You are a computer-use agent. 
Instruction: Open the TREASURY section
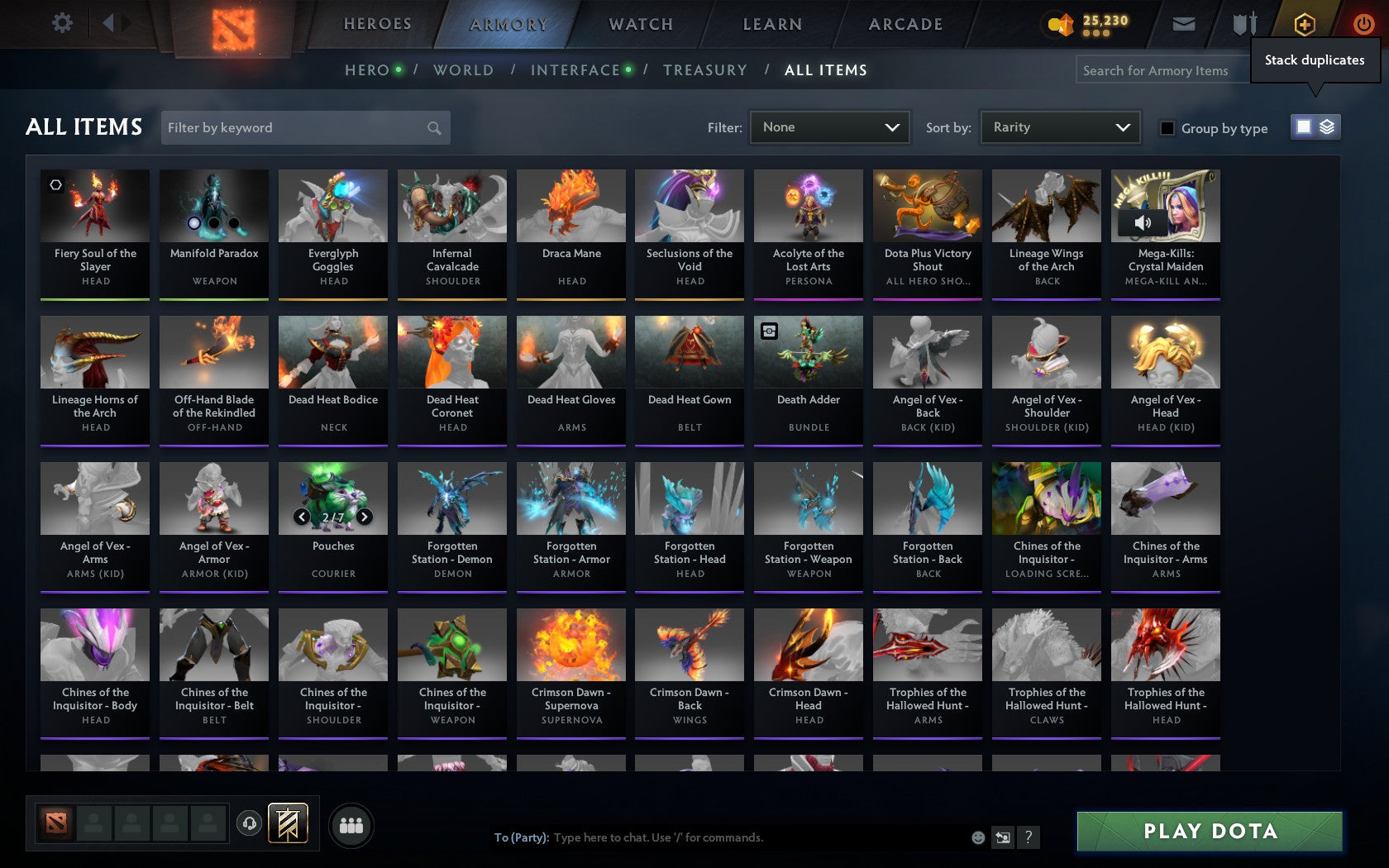point(705,70)
